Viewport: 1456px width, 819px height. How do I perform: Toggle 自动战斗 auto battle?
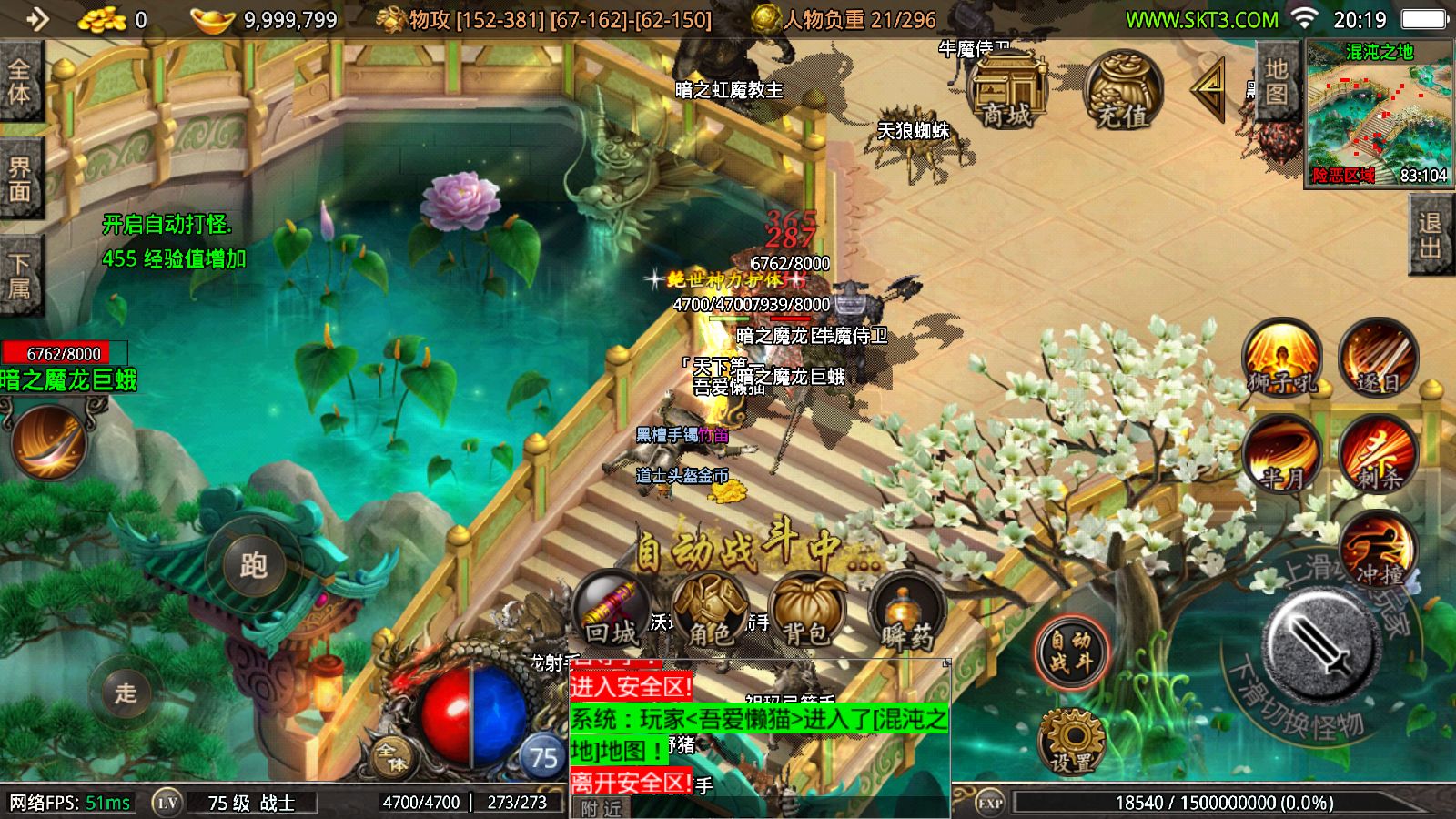pyautogui.click(x=1071, y=652)
